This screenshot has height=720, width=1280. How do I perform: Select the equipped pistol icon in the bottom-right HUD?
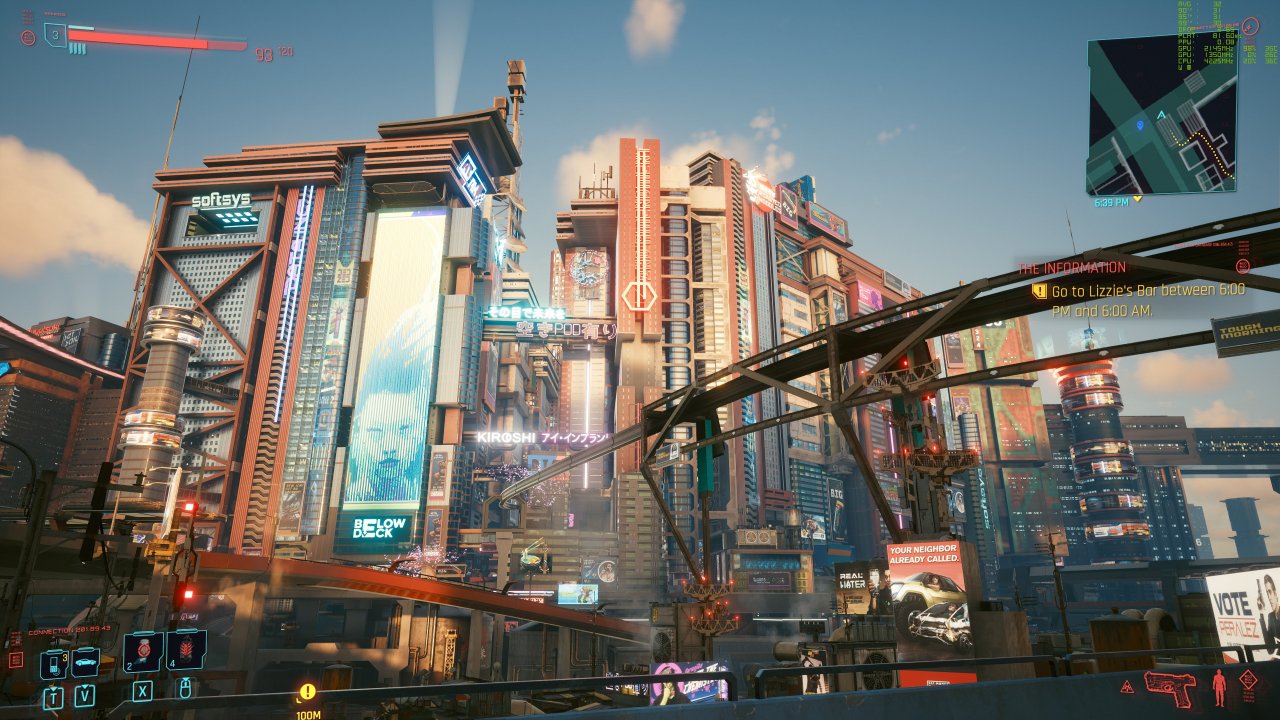(1170, 690)
